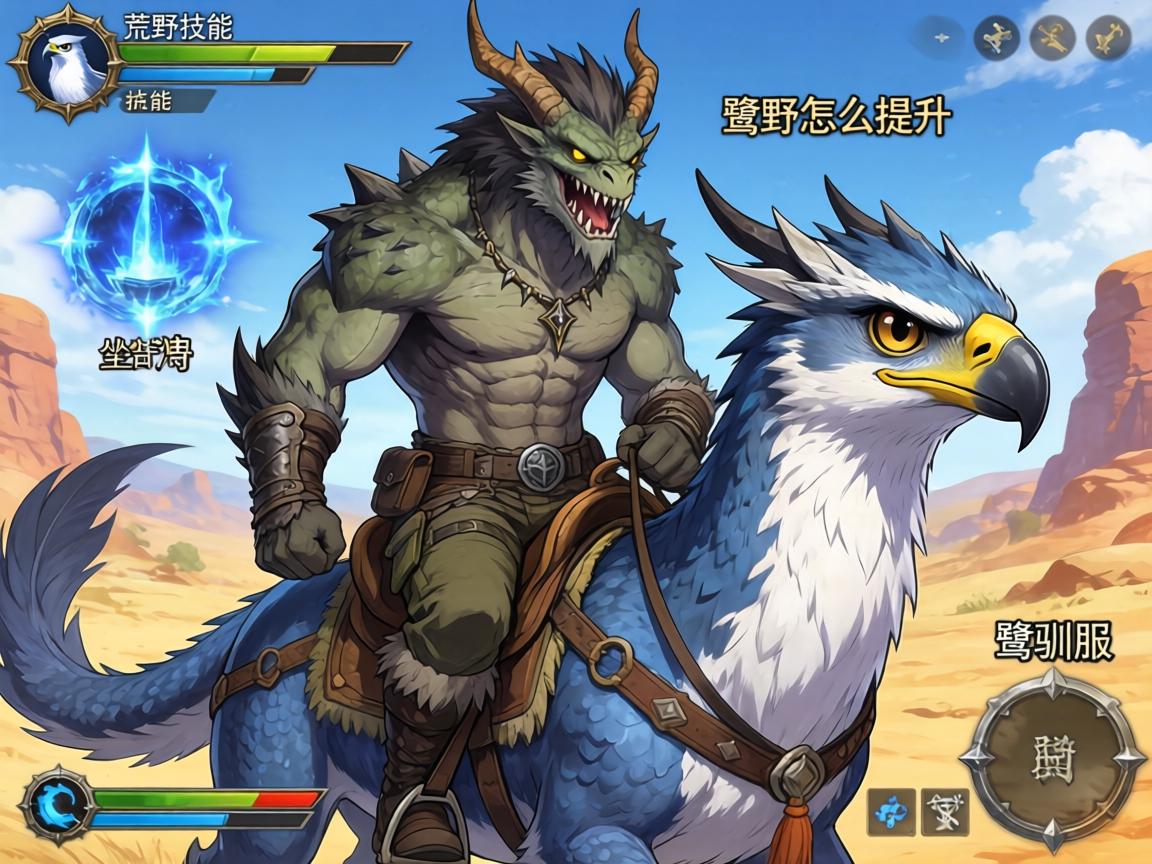
Task: Select the white crossed weapons slot
Action: point(944,812)
